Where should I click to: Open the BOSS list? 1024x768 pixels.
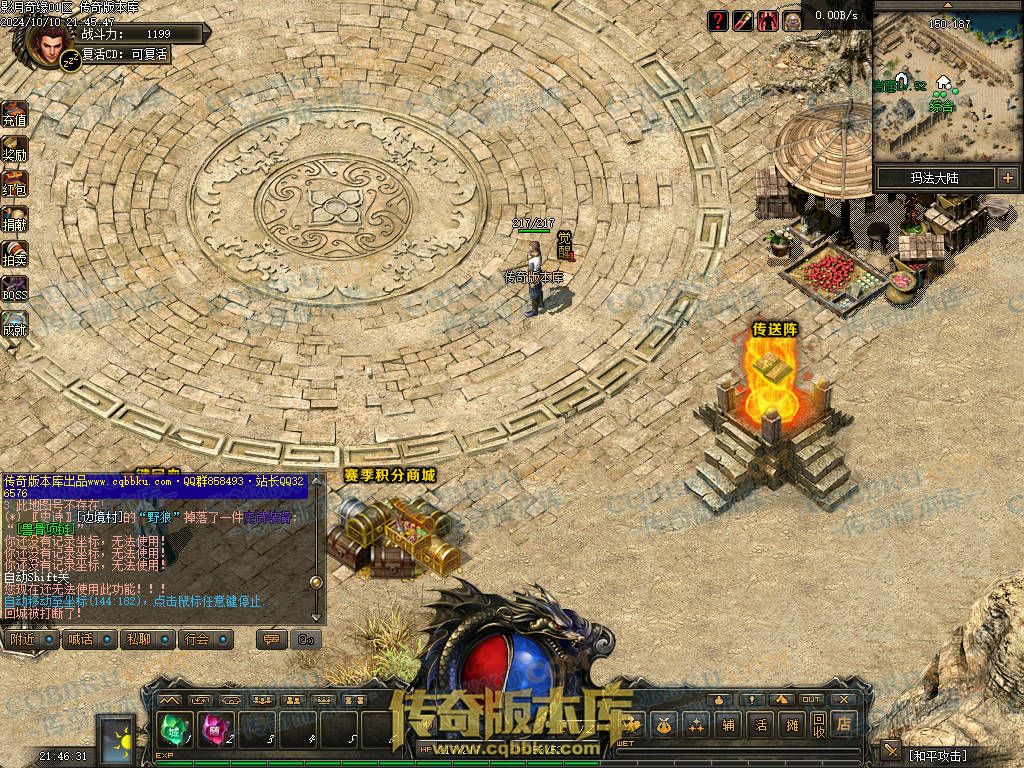(14, 290)
